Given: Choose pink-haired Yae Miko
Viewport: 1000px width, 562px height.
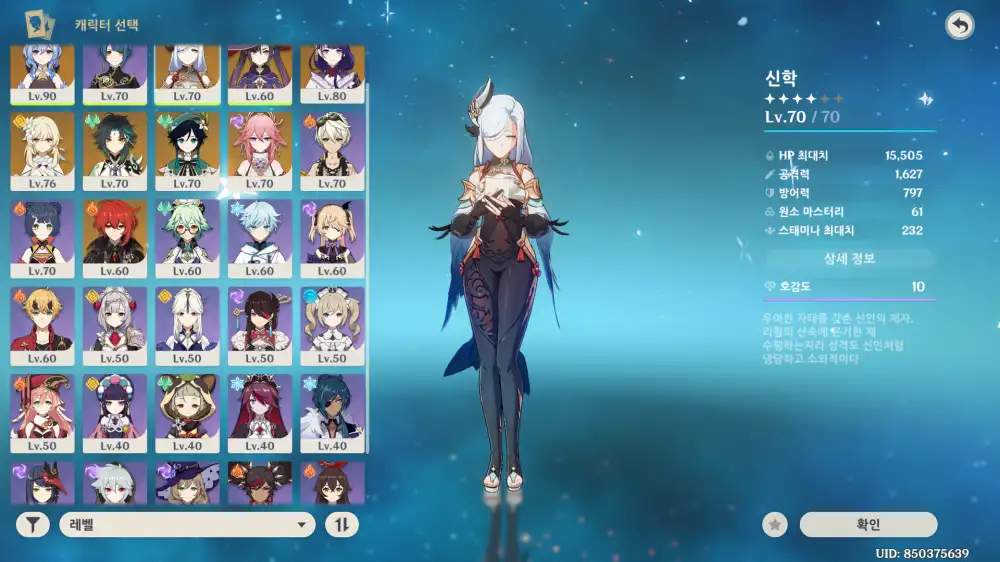Looking at the screenshot, I should [260, 150].
